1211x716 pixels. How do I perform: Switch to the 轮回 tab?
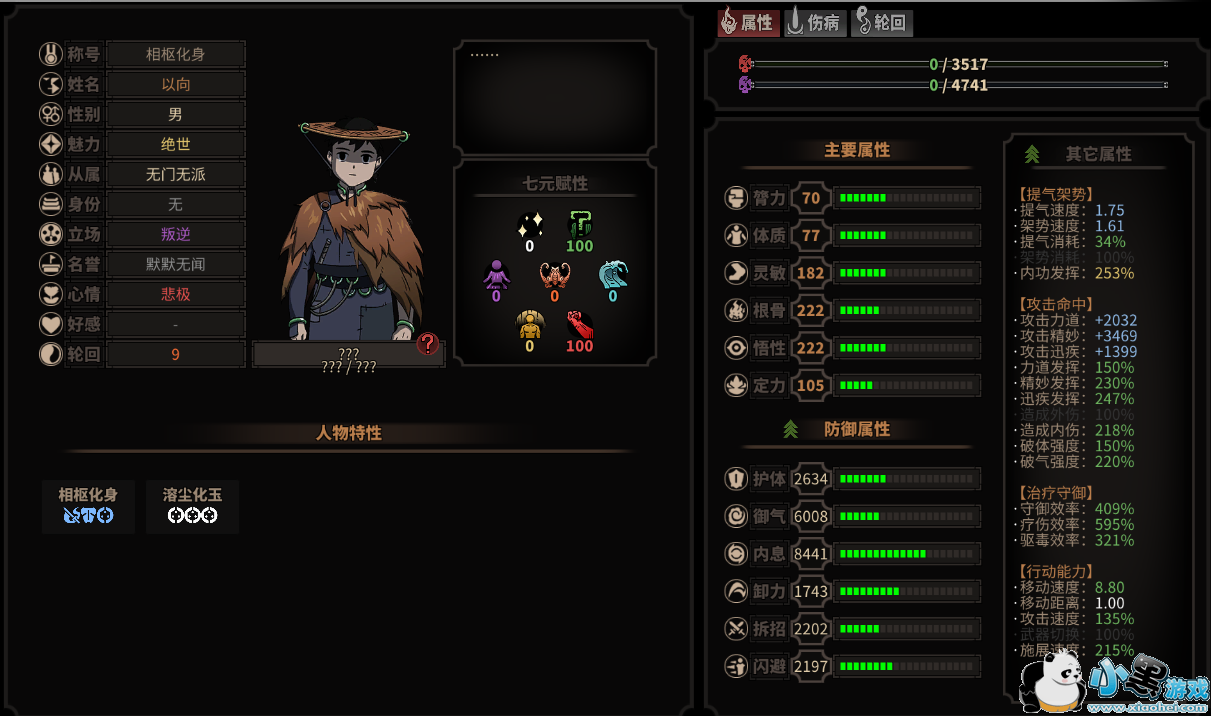click(x=881, y=23)
